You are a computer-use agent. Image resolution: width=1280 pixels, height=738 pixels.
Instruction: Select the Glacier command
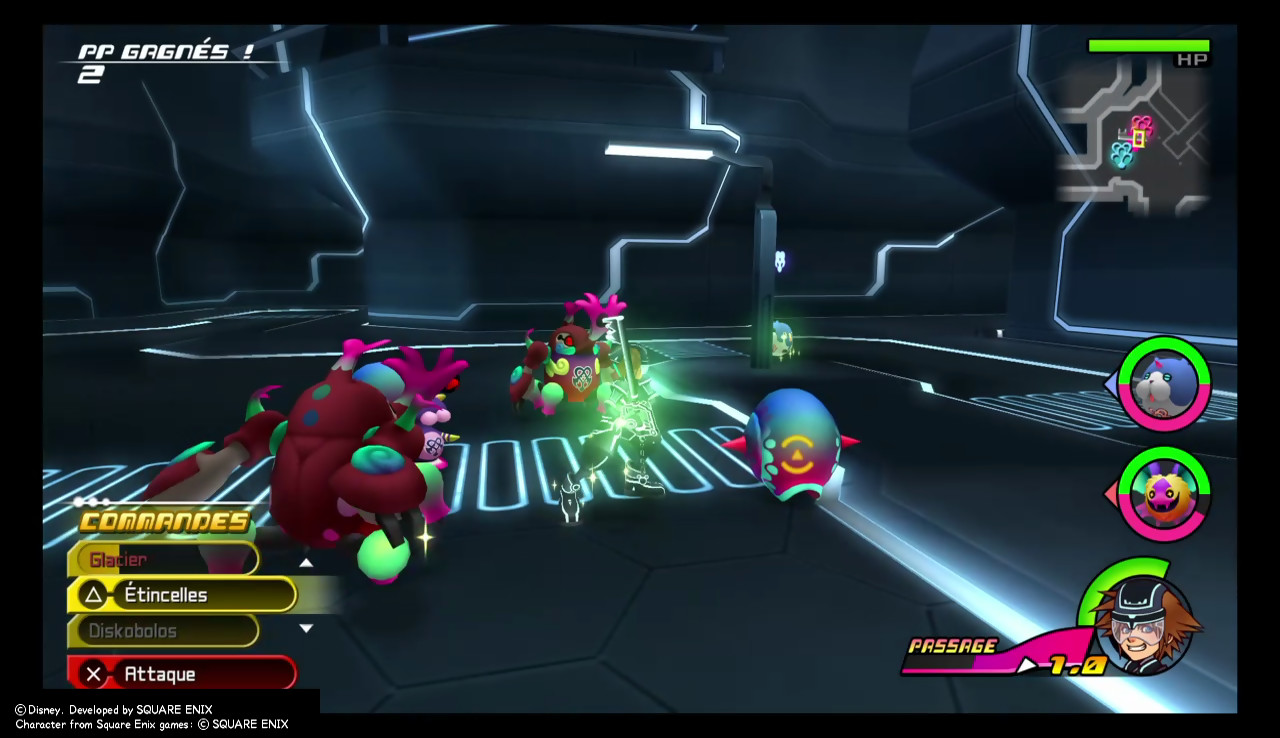(163, 560)
